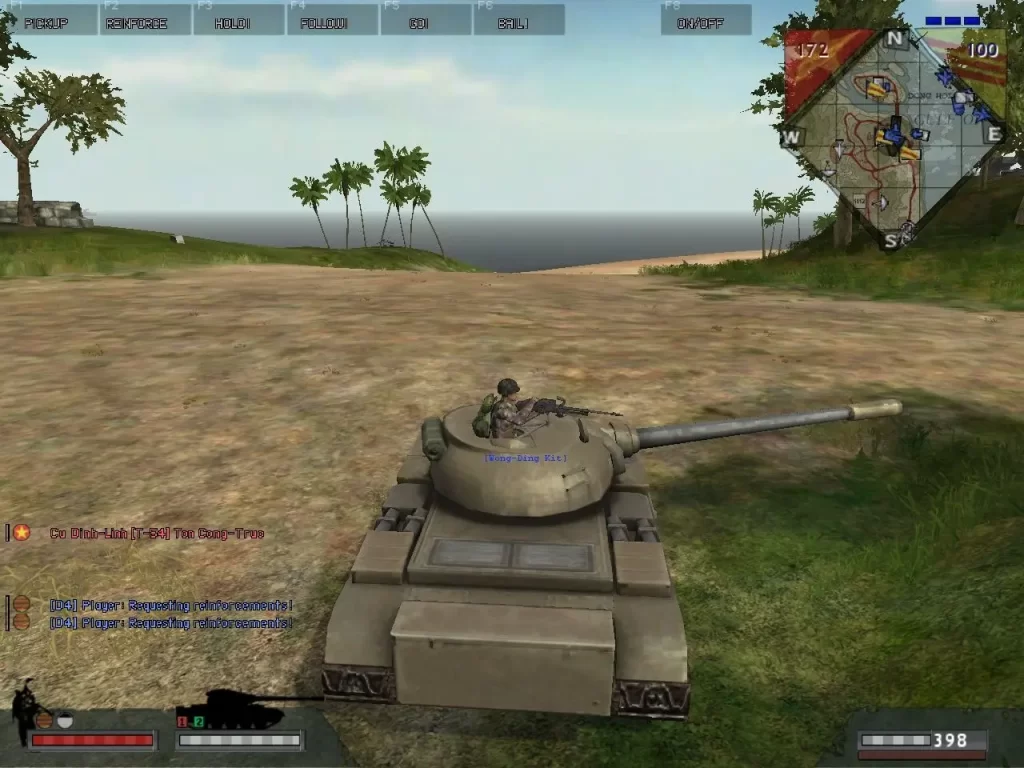
Task: Open the diamond-shaped minimap
Action: tap(894, 138)
